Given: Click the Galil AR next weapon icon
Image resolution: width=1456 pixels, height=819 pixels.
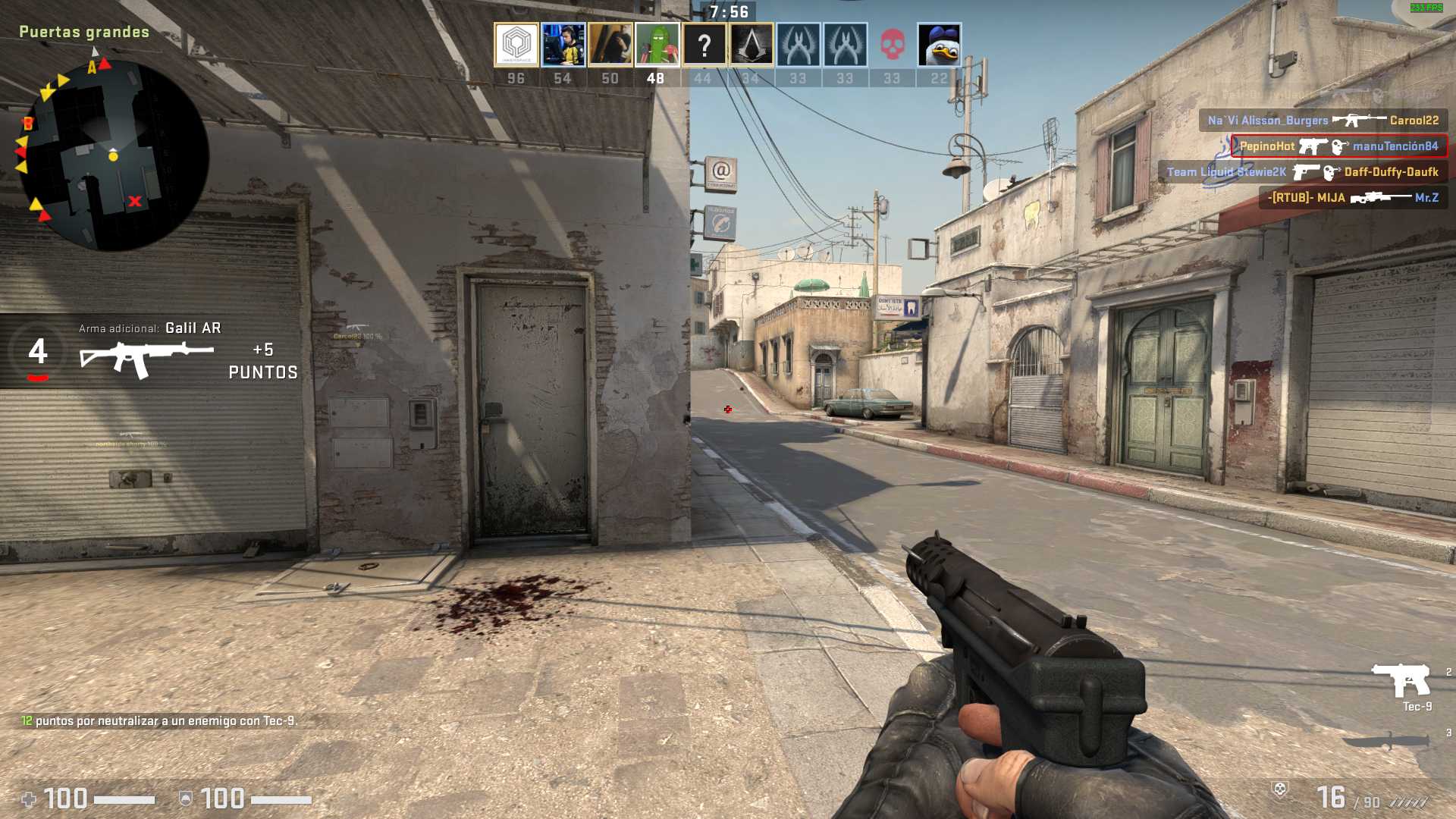Looking at the screenshot, I should click(146, 358).
